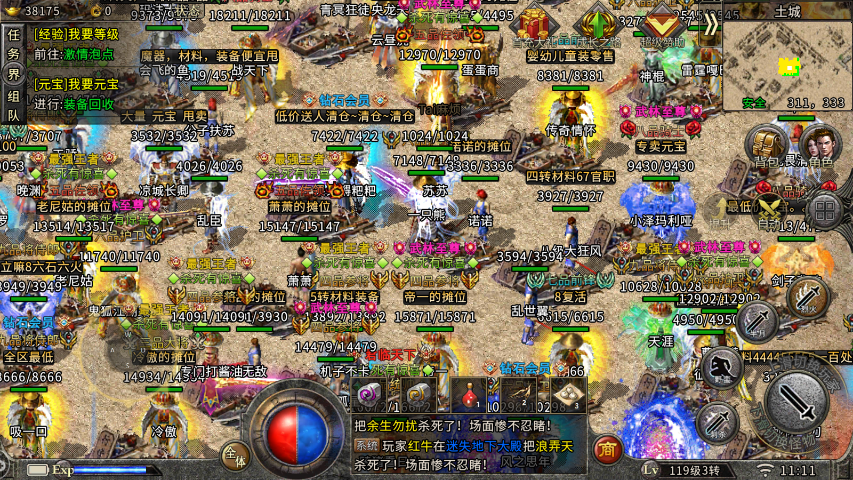This screenshot has width=853, height=480.
Task: Open the 商 shop button
Action: click(x=606, y=447)
